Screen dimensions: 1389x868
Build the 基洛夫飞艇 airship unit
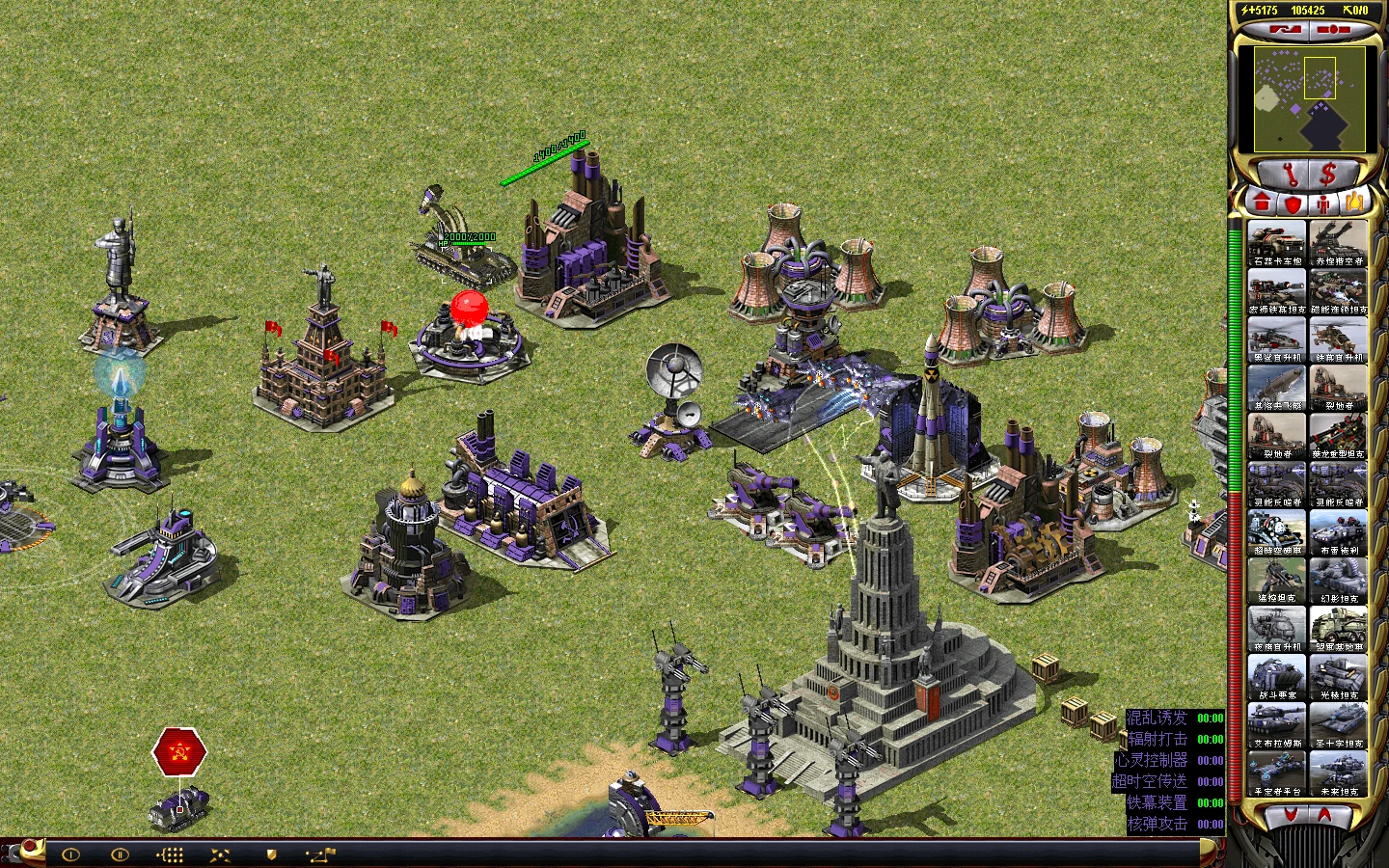tap(1276, 387)
